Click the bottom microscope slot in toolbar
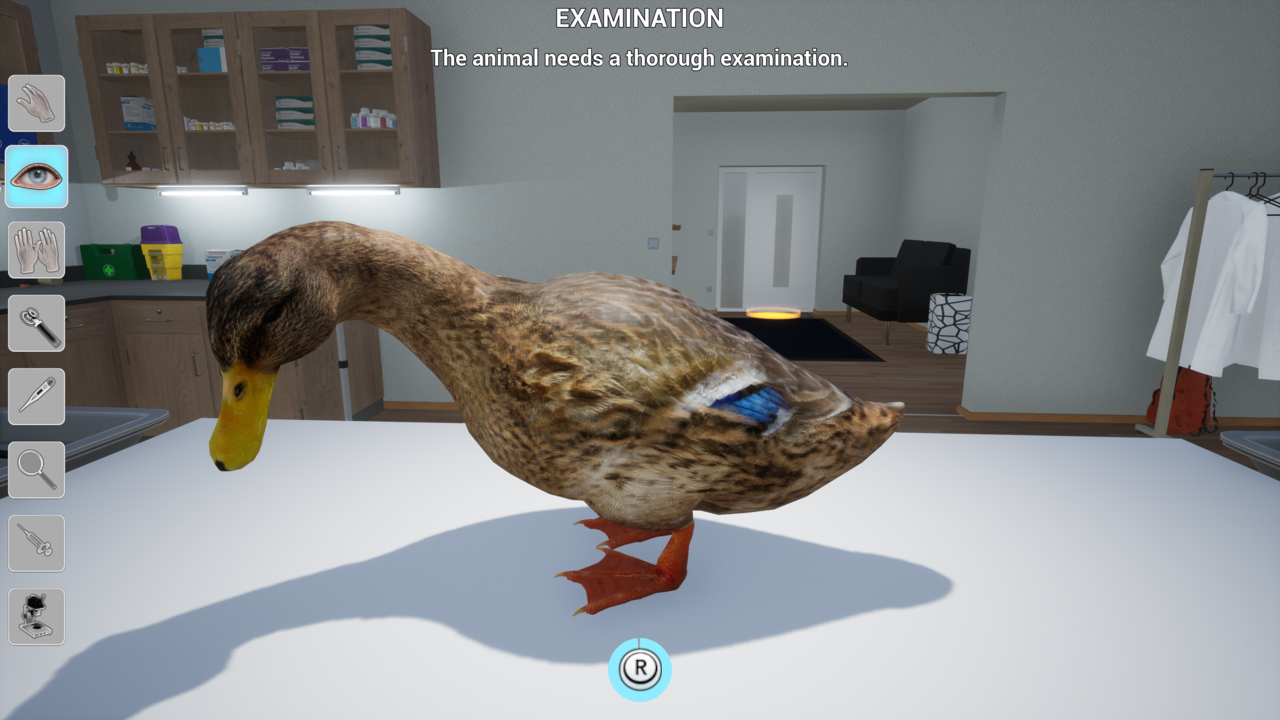Image resolution: width=1280 pixels, height=720 pixels. click(x=37, y=616)
